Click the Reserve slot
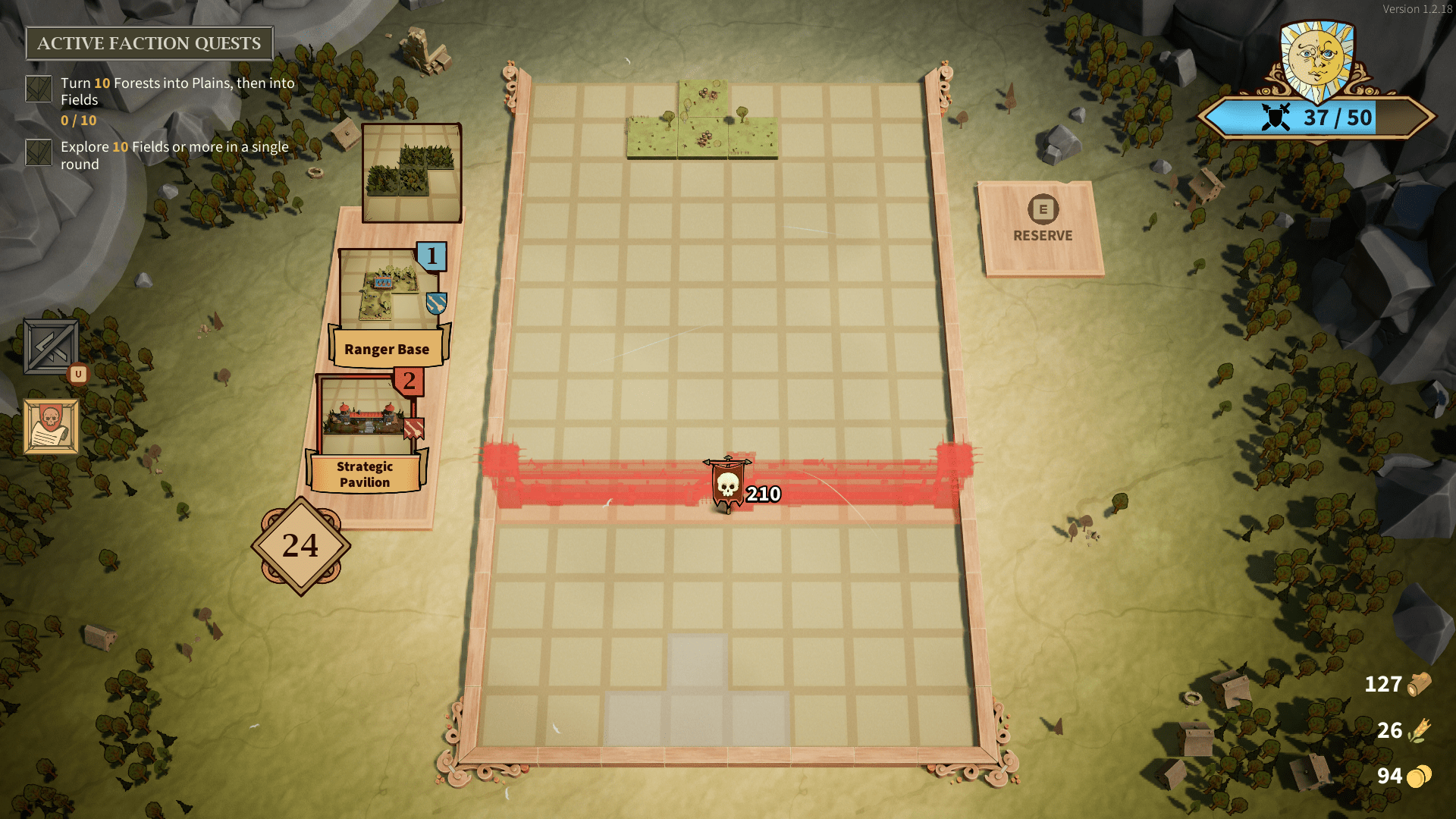 point(1042,227)
